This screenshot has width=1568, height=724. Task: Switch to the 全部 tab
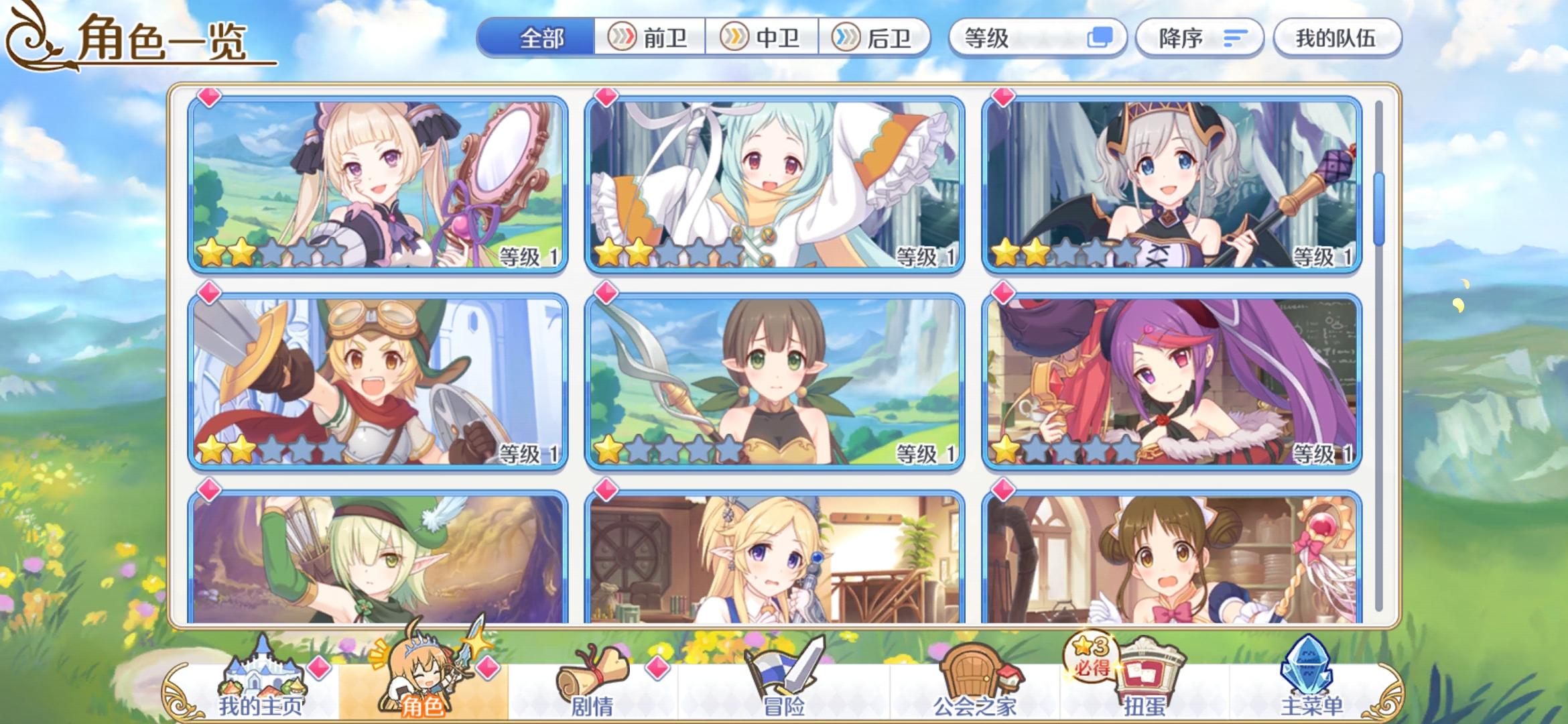[x=539, y=38]
